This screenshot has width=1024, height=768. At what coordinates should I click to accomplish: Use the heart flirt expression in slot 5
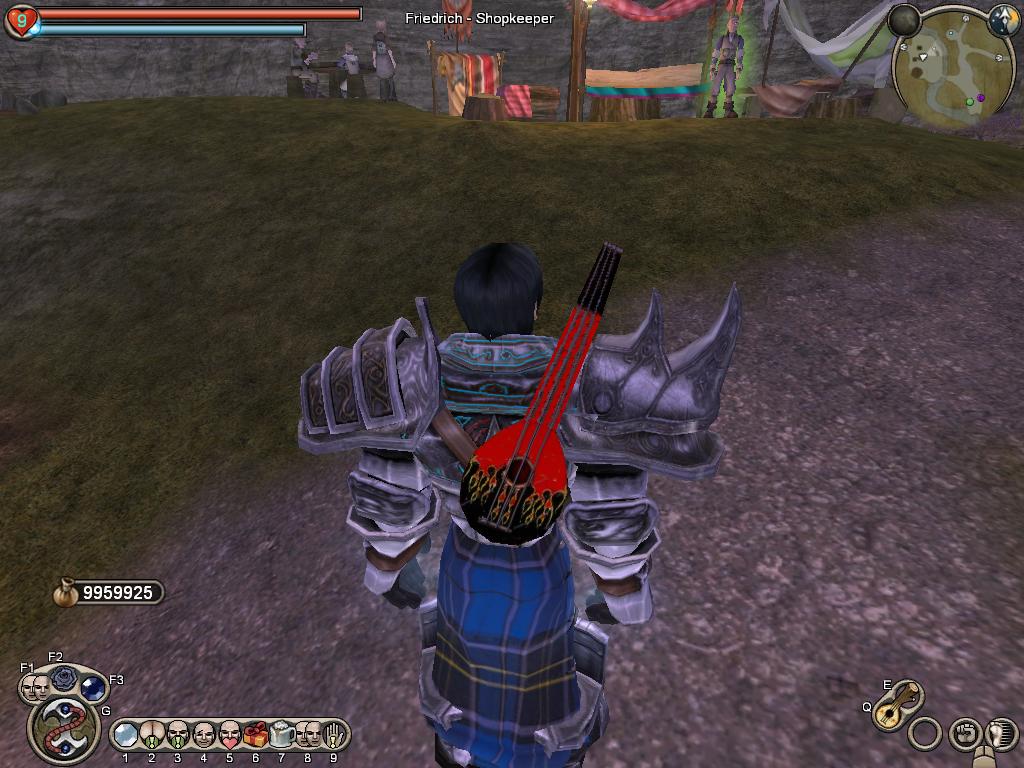229,735
